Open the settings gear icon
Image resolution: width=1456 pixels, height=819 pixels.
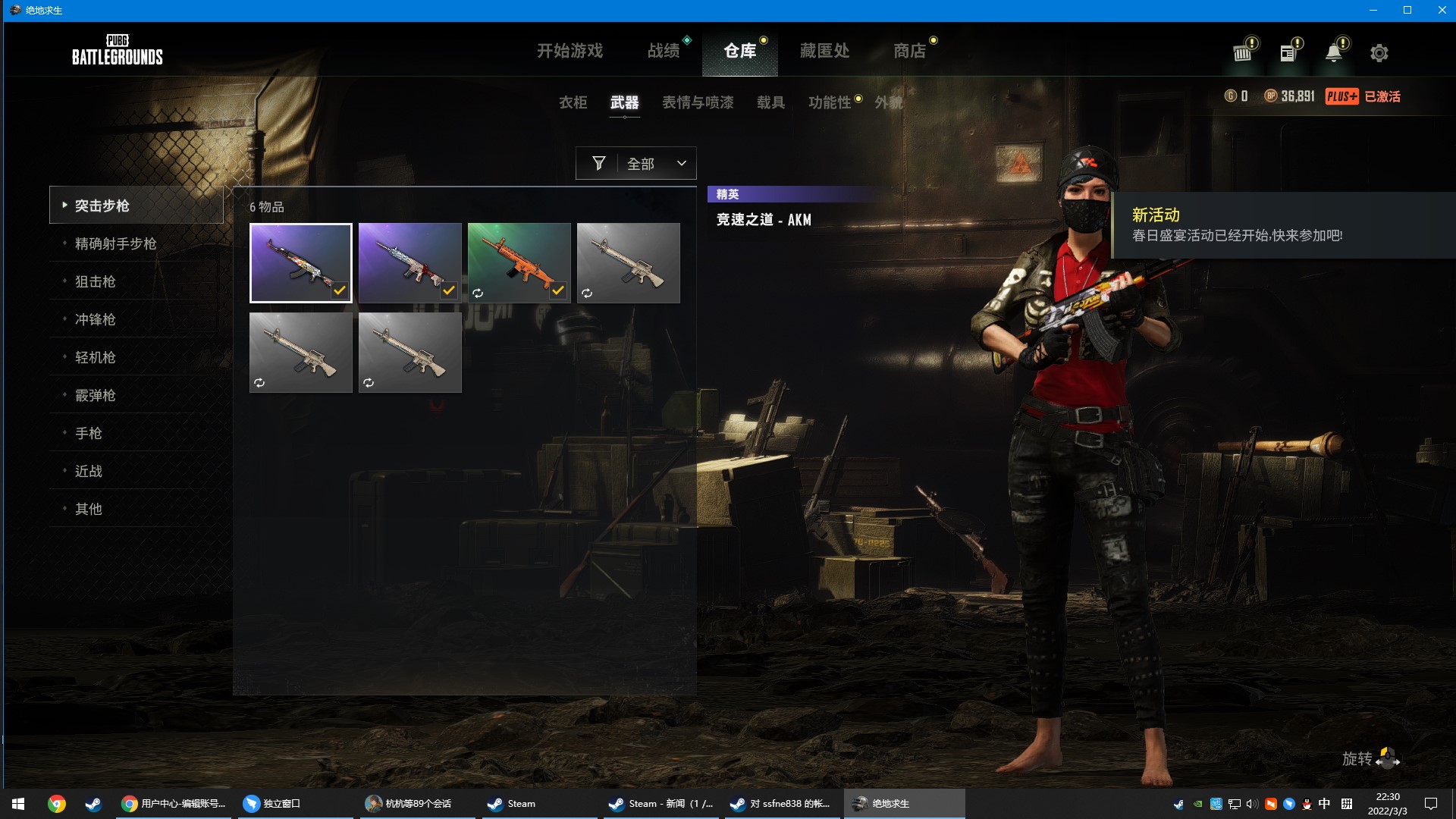1379,53
